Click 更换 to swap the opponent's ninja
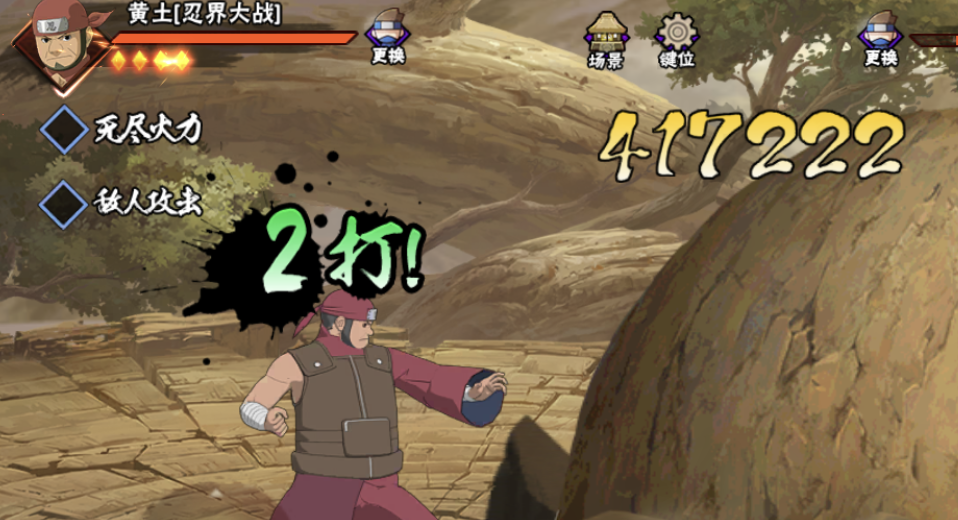 (881, 38)
